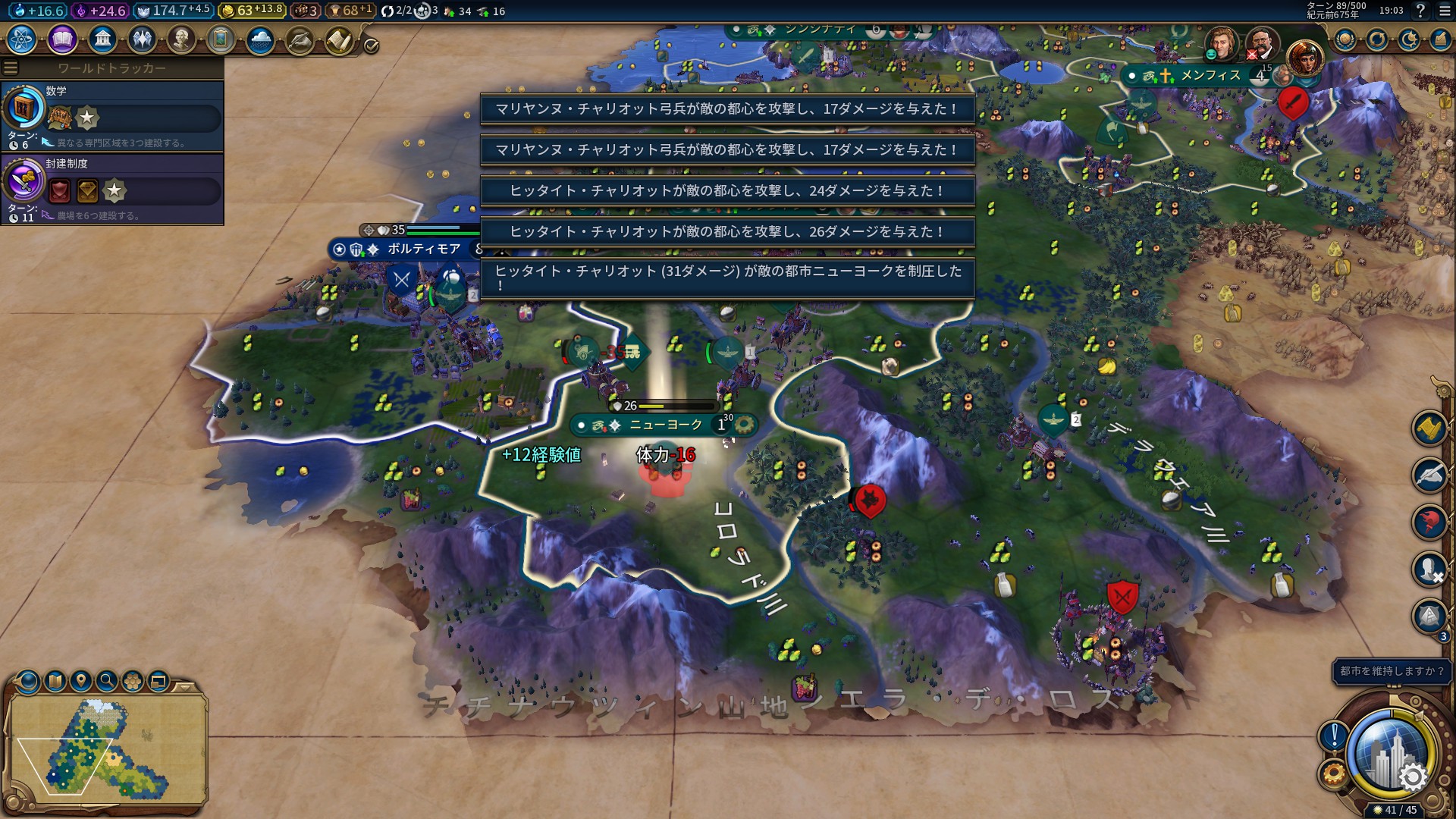The image size is (1456, 819).
Task: Open the minimap map pin button
Action: tap(80, 681)
